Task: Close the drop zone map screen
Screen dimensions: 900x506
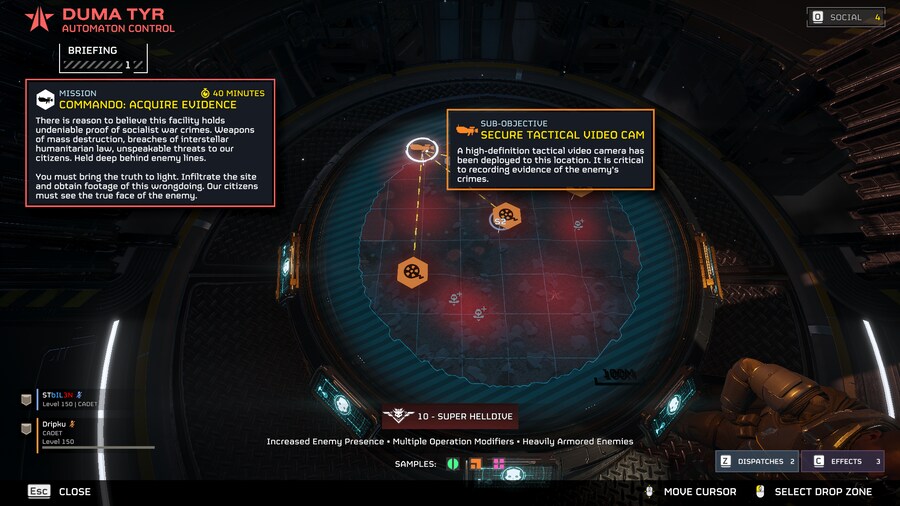Action: click(x=61, y=491)
